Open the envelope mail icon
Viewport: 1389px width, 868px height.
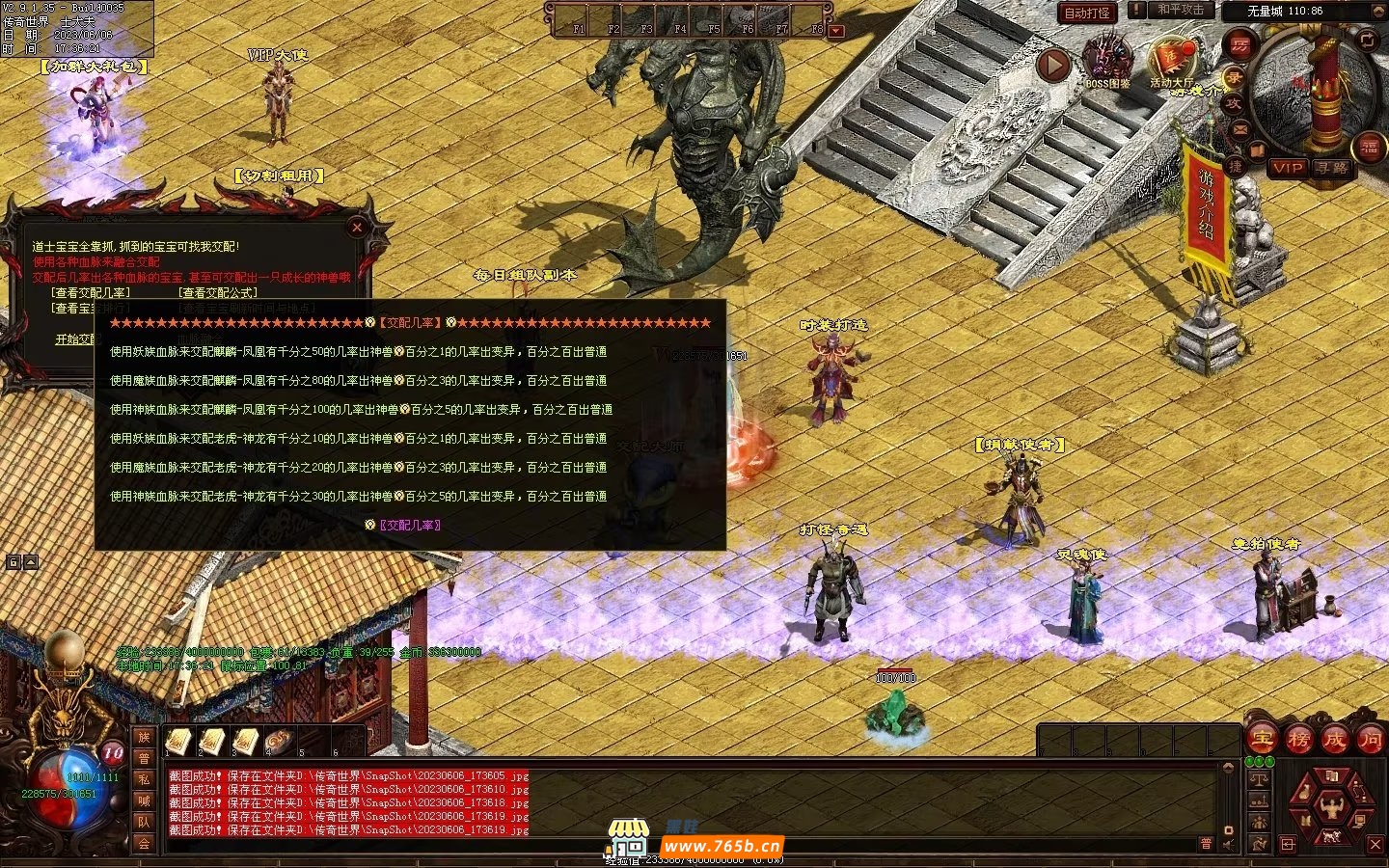tap(1240, 129)
